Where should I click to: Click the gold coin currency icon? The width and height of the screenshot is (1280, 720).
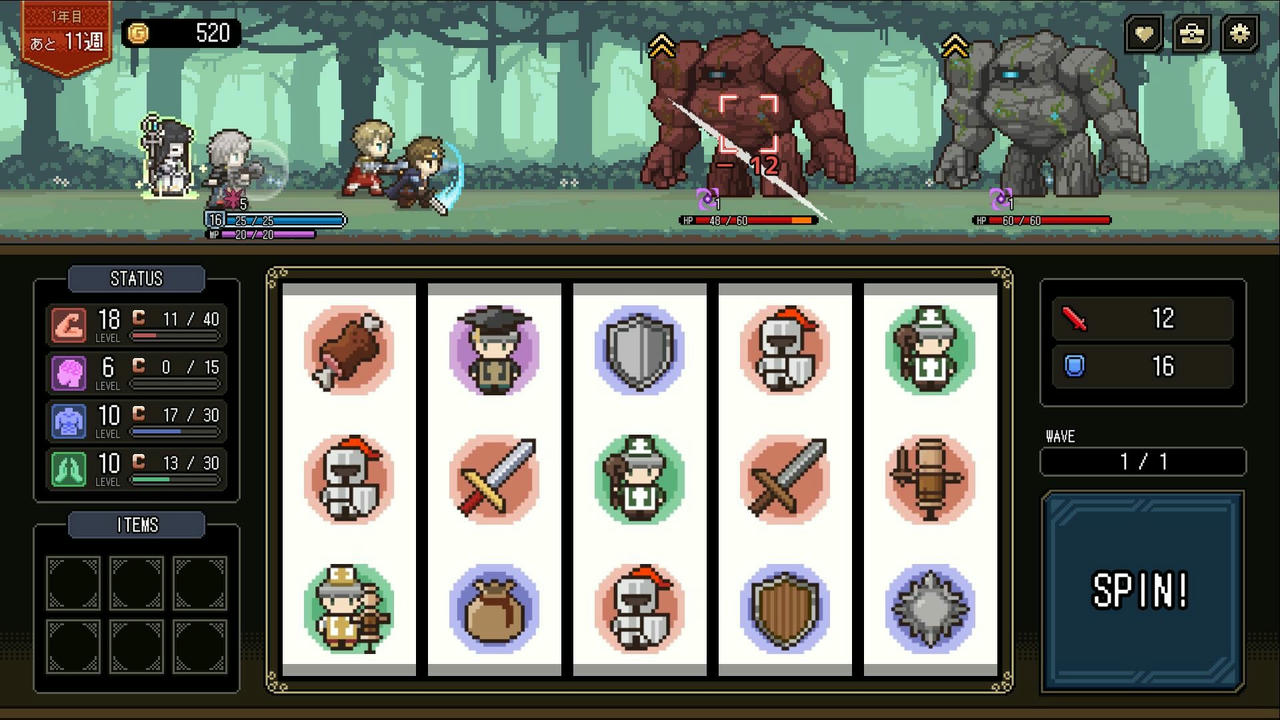pyautogui.click(x=138, y=33)
